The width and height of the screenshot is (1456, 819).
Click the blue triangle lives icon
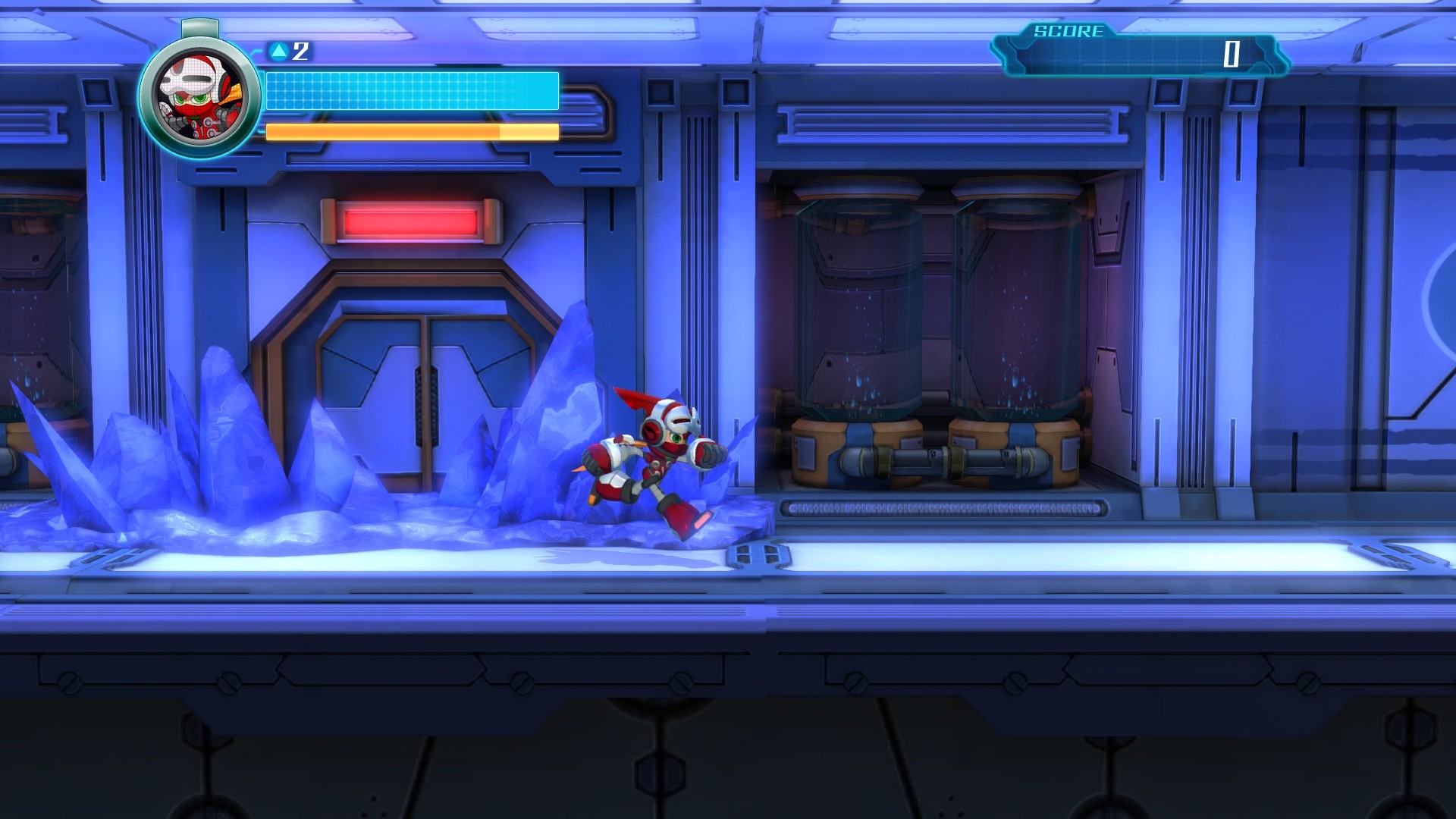pyautogui.click(x=280, y=52)
